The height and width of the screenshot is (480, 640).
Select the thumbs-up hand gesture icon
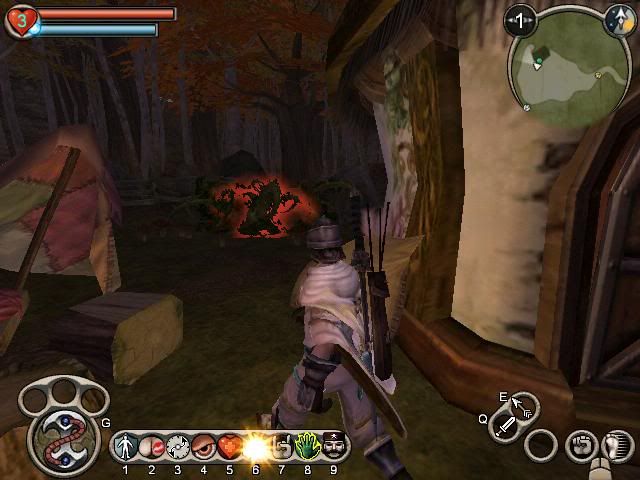[281, 445]
